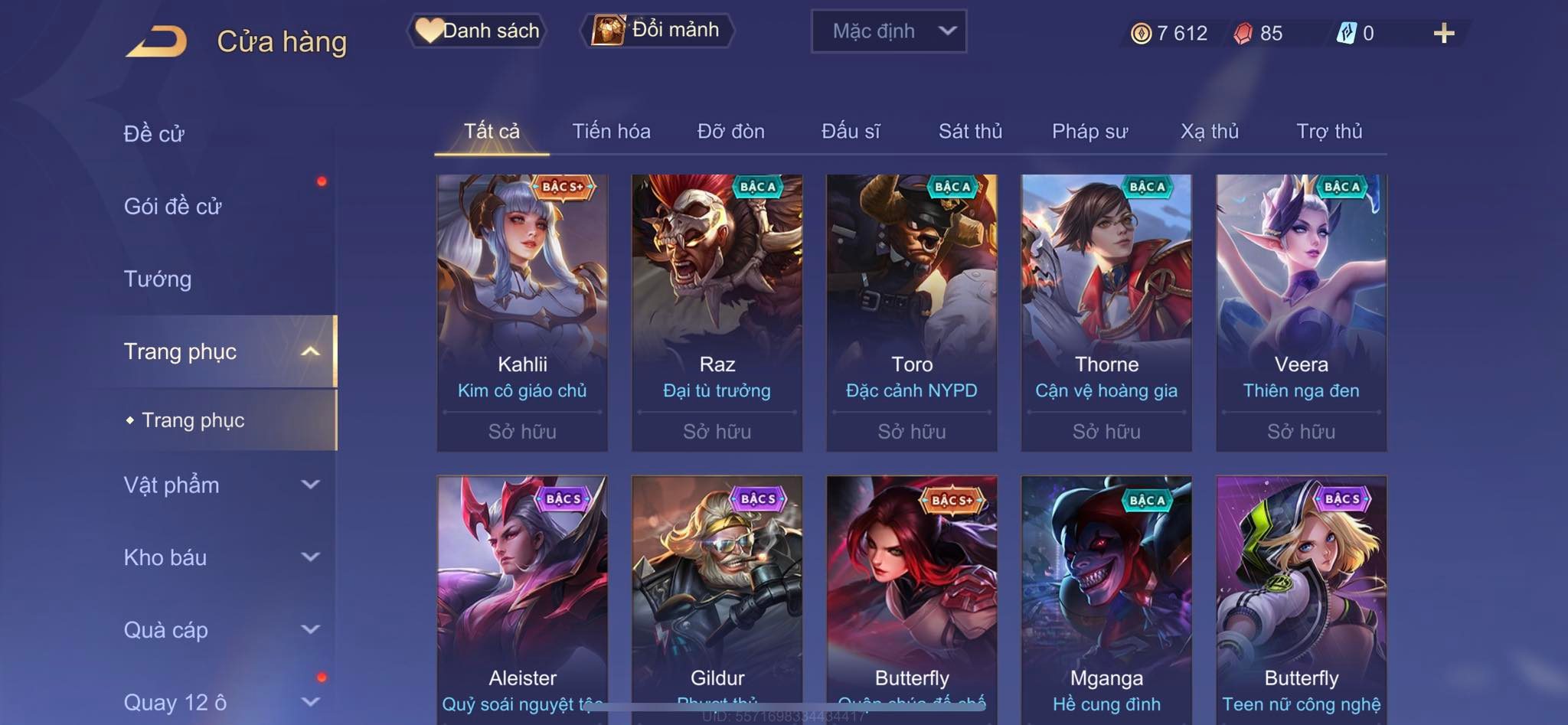Screen dimensions: 1568x725
Task: Switch to the Tiến hóa tab
Action: [x=611, y=132]
